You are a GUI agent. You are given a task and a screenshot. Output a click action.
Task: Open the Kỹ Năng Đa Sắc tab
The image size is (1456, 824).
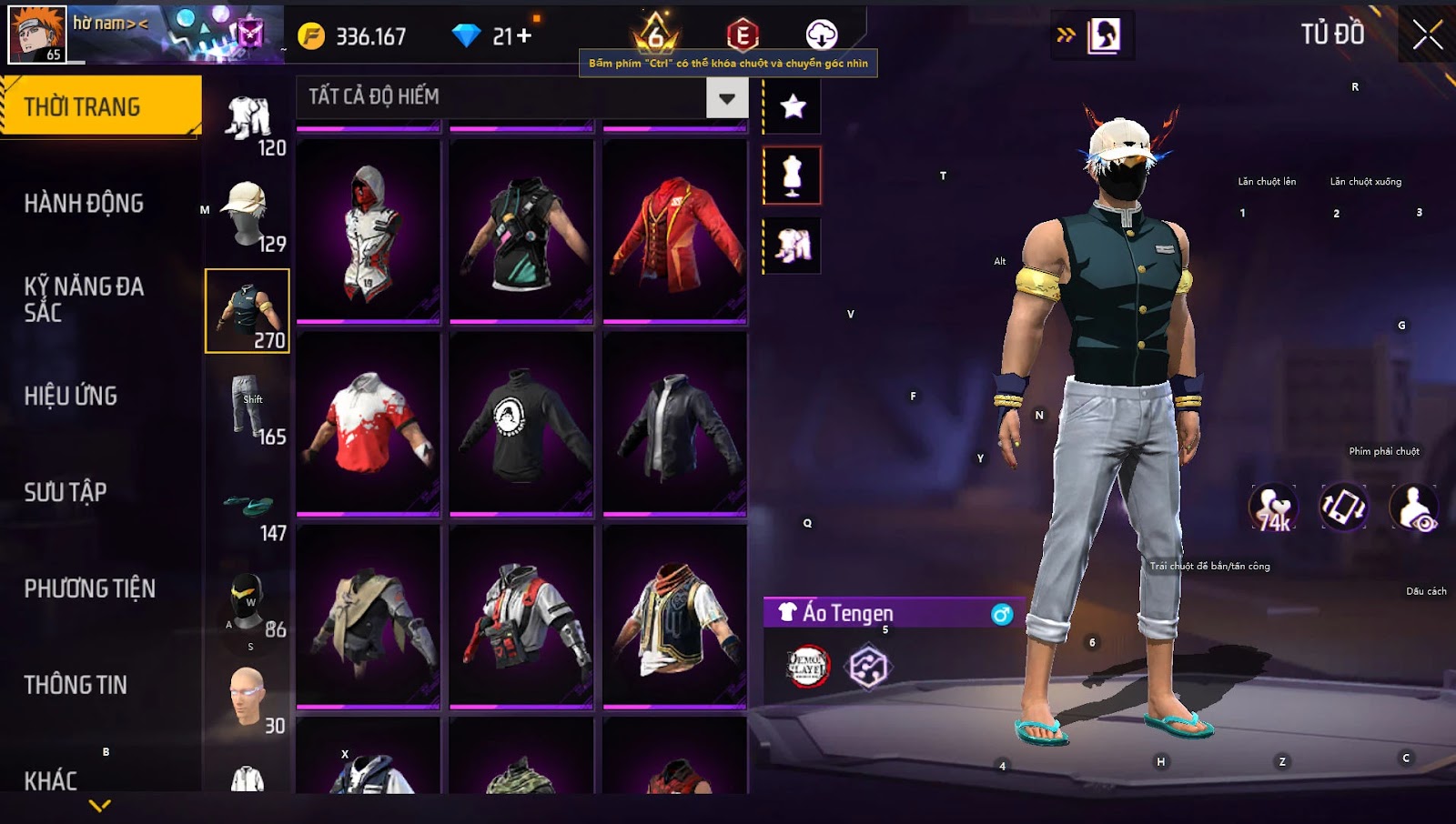click(84, 299)
